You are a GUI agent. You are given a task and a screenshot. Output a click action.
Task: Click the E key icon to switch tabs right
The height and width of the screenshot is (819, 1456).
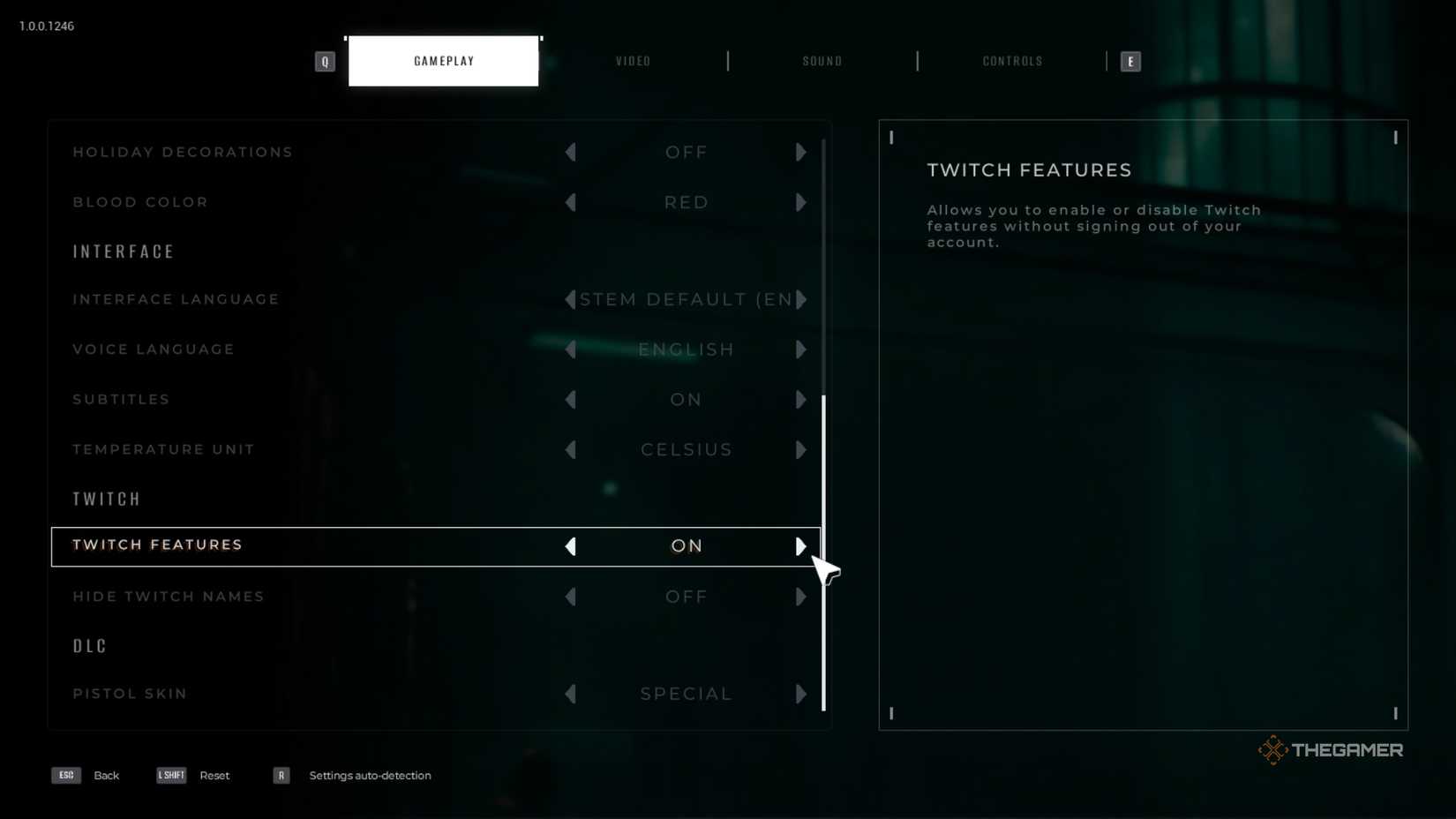pyautogui.click(x=1130, y=61)
